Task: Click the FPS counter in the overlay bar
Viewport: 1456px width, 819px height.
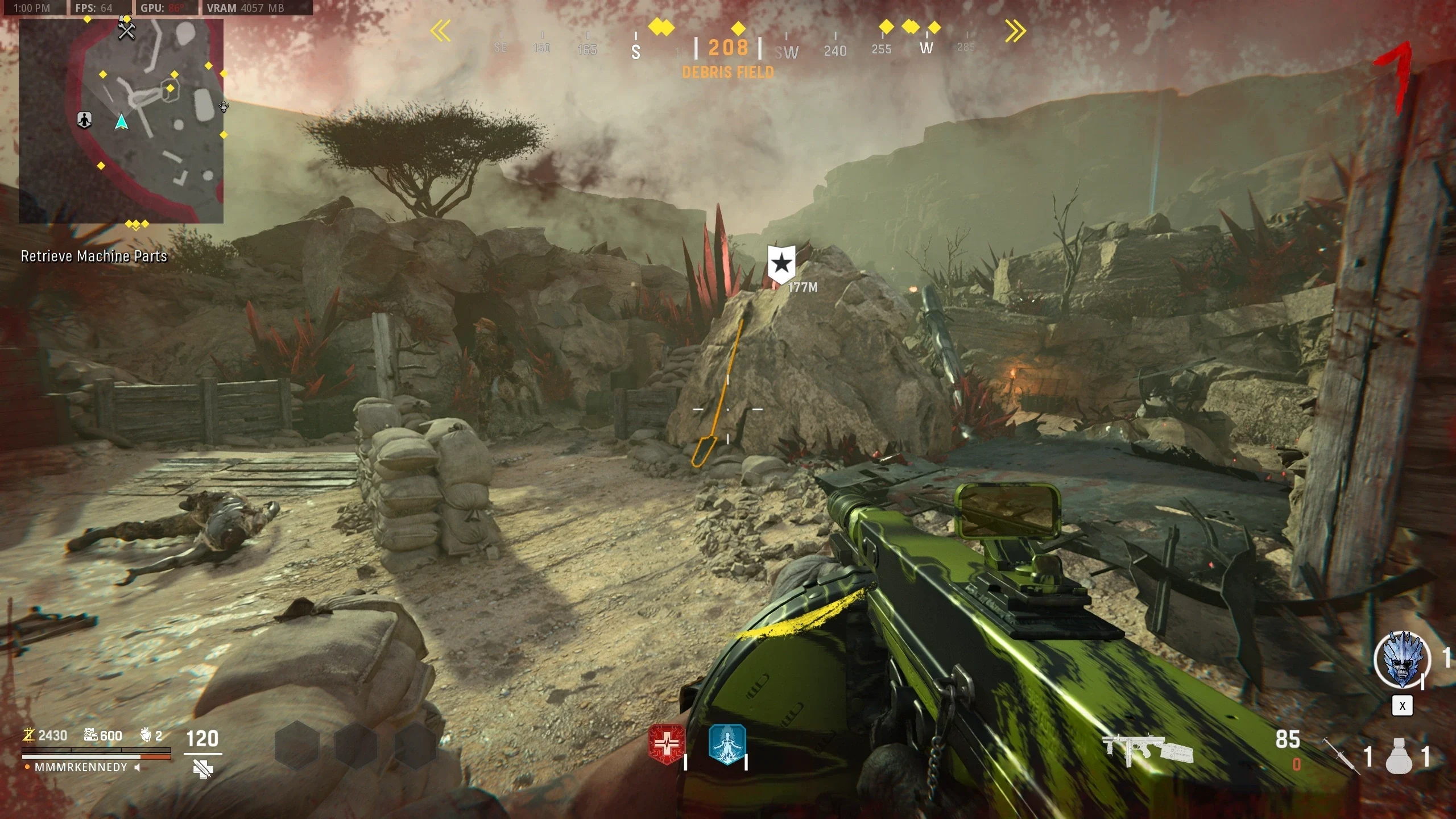Action: tap(94, 8)
